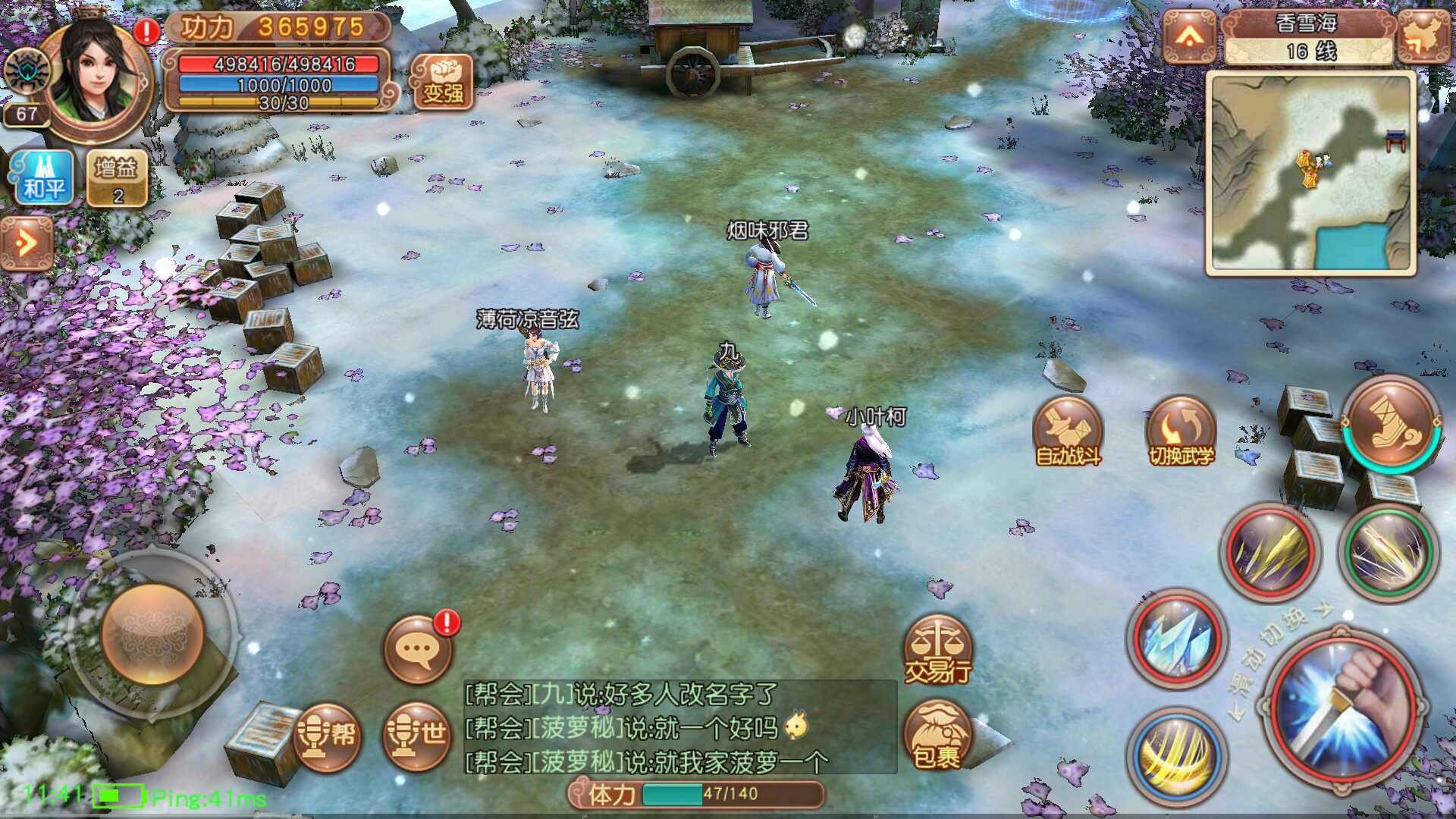Viewport: 1456px width, 819px height.
Task: Trigger the golden whirlwind skill
Action: [1177, 755]
